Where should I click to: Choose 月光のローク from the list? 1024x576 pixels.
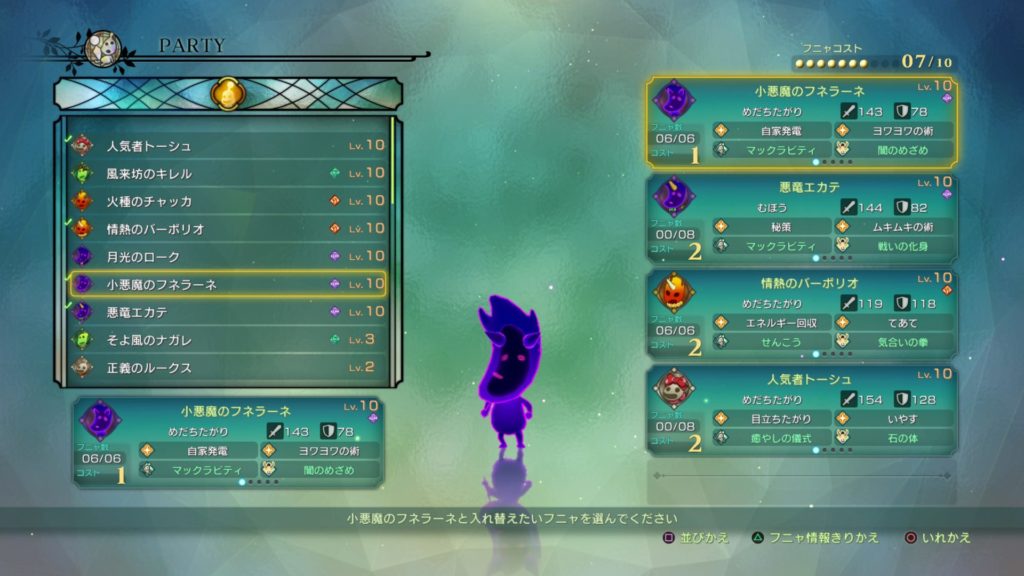[226, 257]
